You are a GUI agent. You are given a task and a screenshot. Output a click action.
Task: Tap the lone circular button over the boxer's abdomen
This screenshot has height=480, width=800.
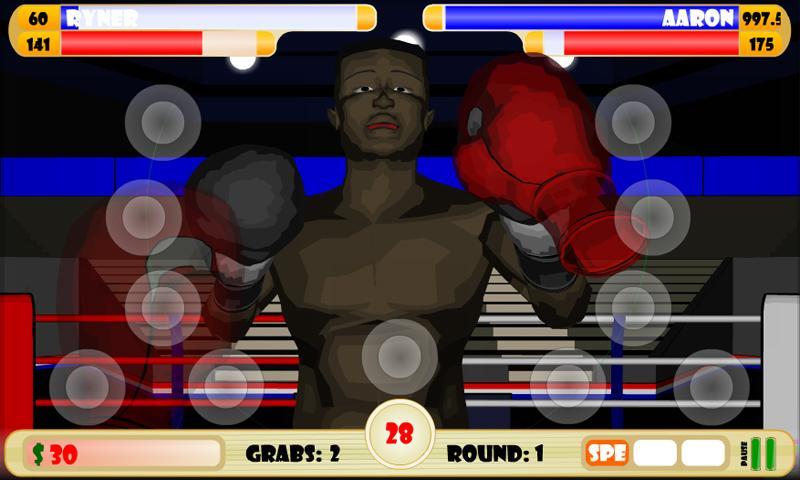(x=399, y=356)
